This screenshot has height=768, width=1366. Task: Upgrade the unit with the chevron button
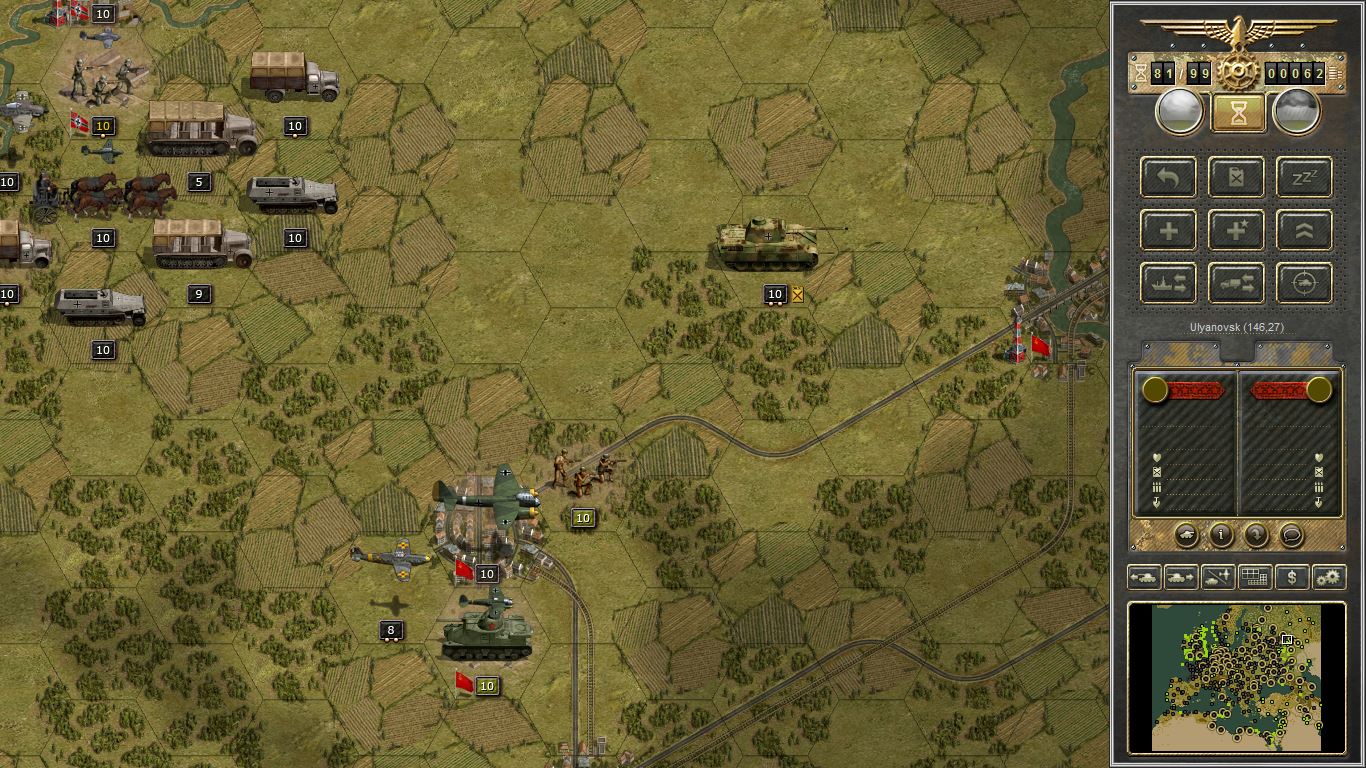pos(1304,230)
